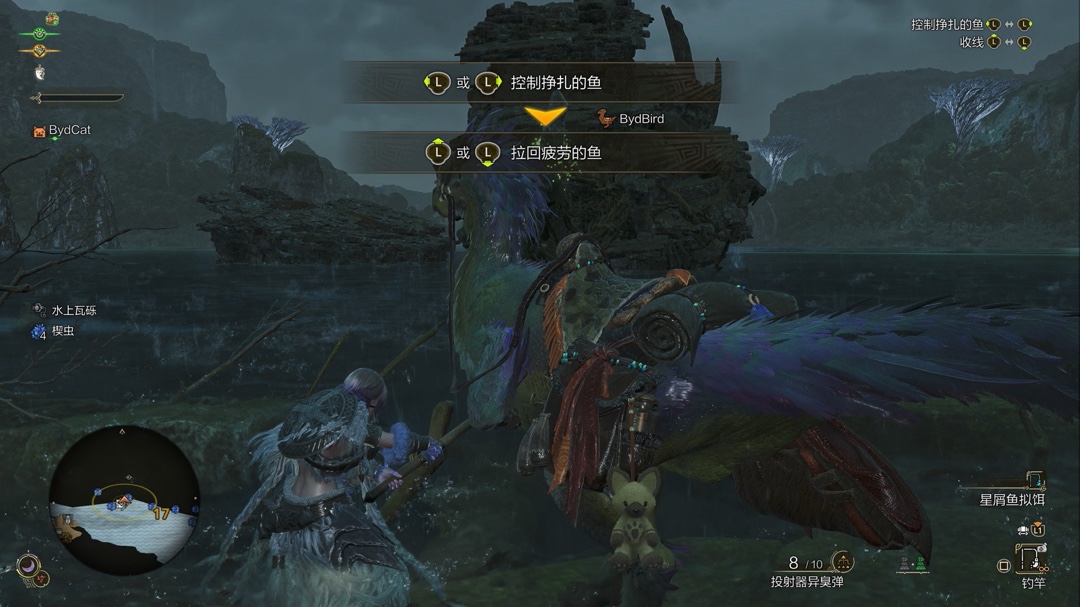This screenshot has width=1080, height=607.
Task: Select the 水上瓦砾 nearby item entry
Action: (x=74, y=311)
